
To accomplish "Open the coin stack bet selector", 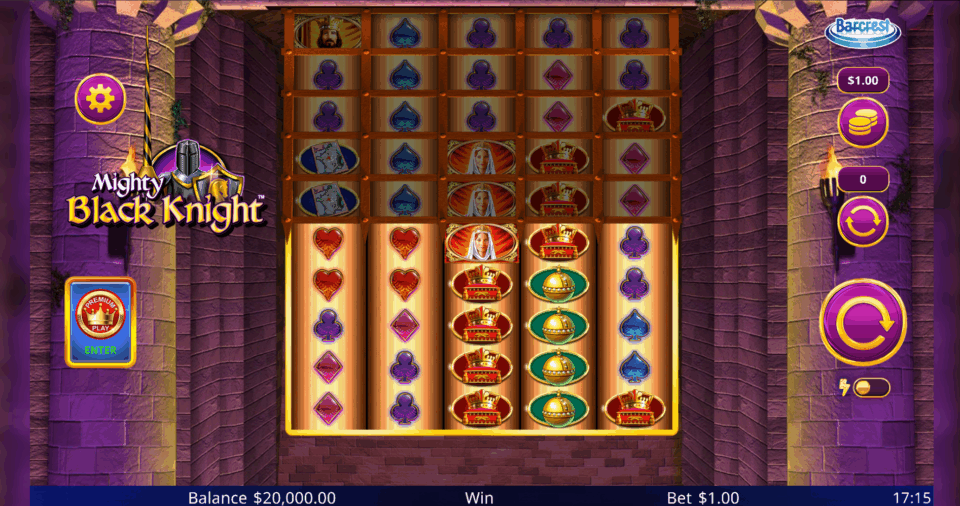I will [x=862, y=123].
